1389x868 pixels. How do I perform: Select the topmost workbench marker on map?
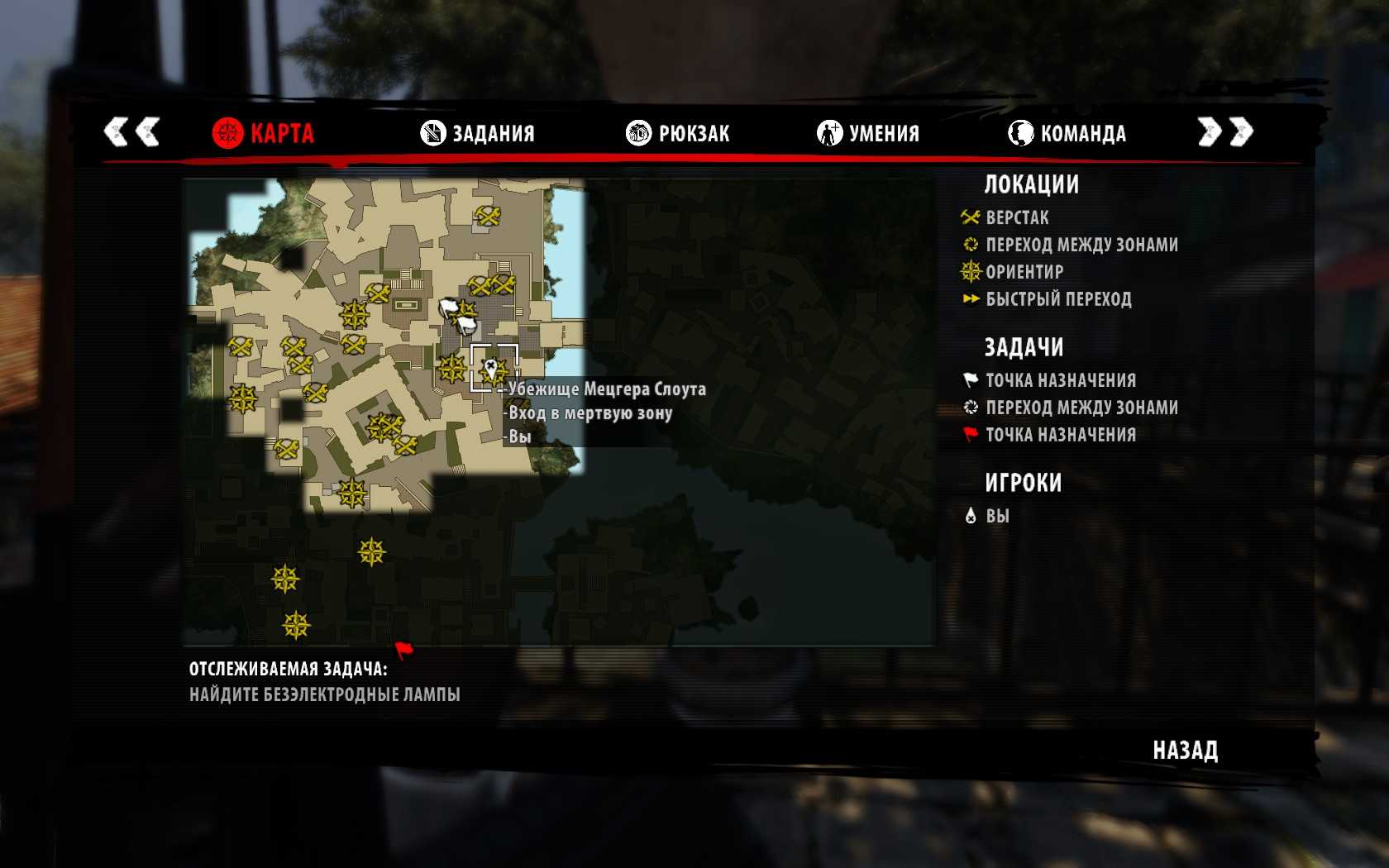[488, 216]
